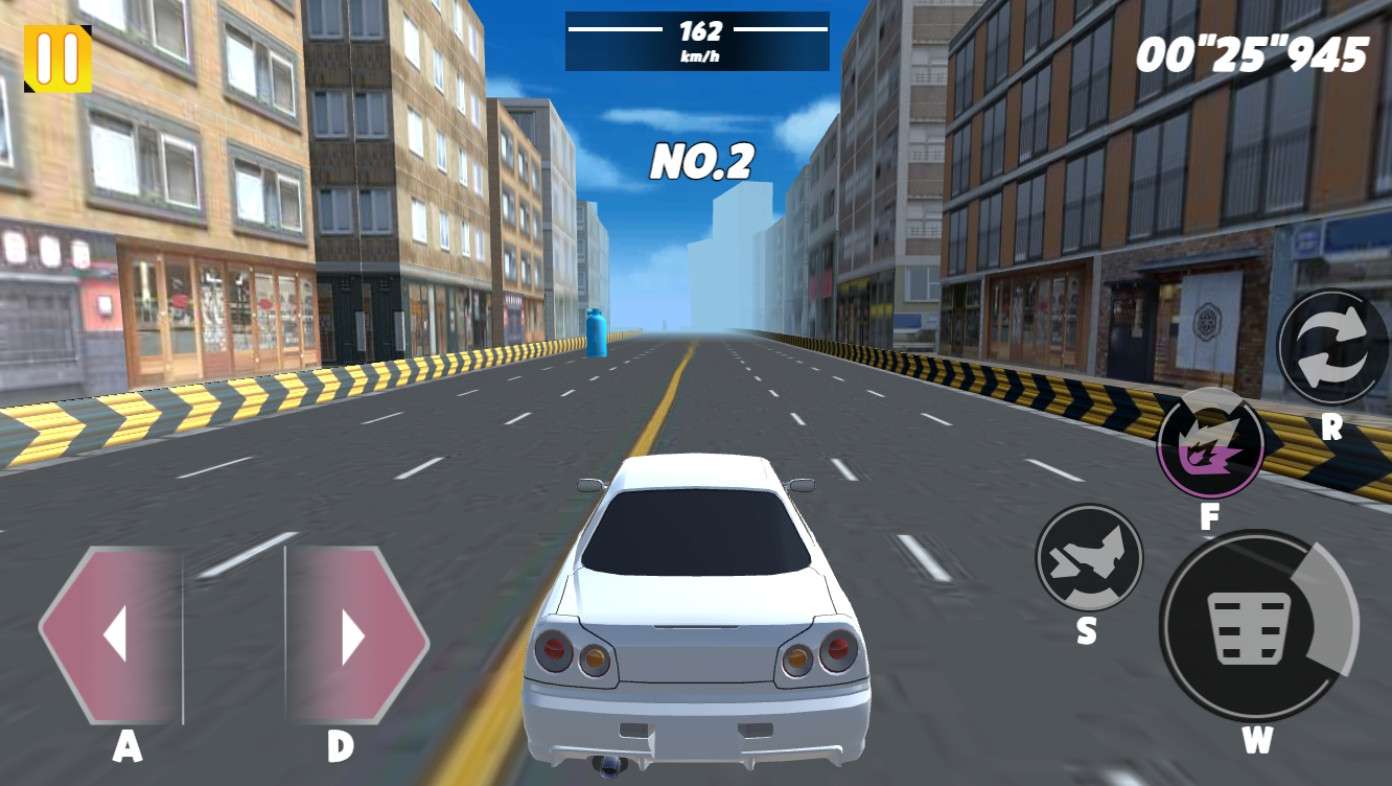The height and width of the screenshot is (786, 1392).
Task: Activate the drift button labeled S
Action: [x=1088, y=558]
